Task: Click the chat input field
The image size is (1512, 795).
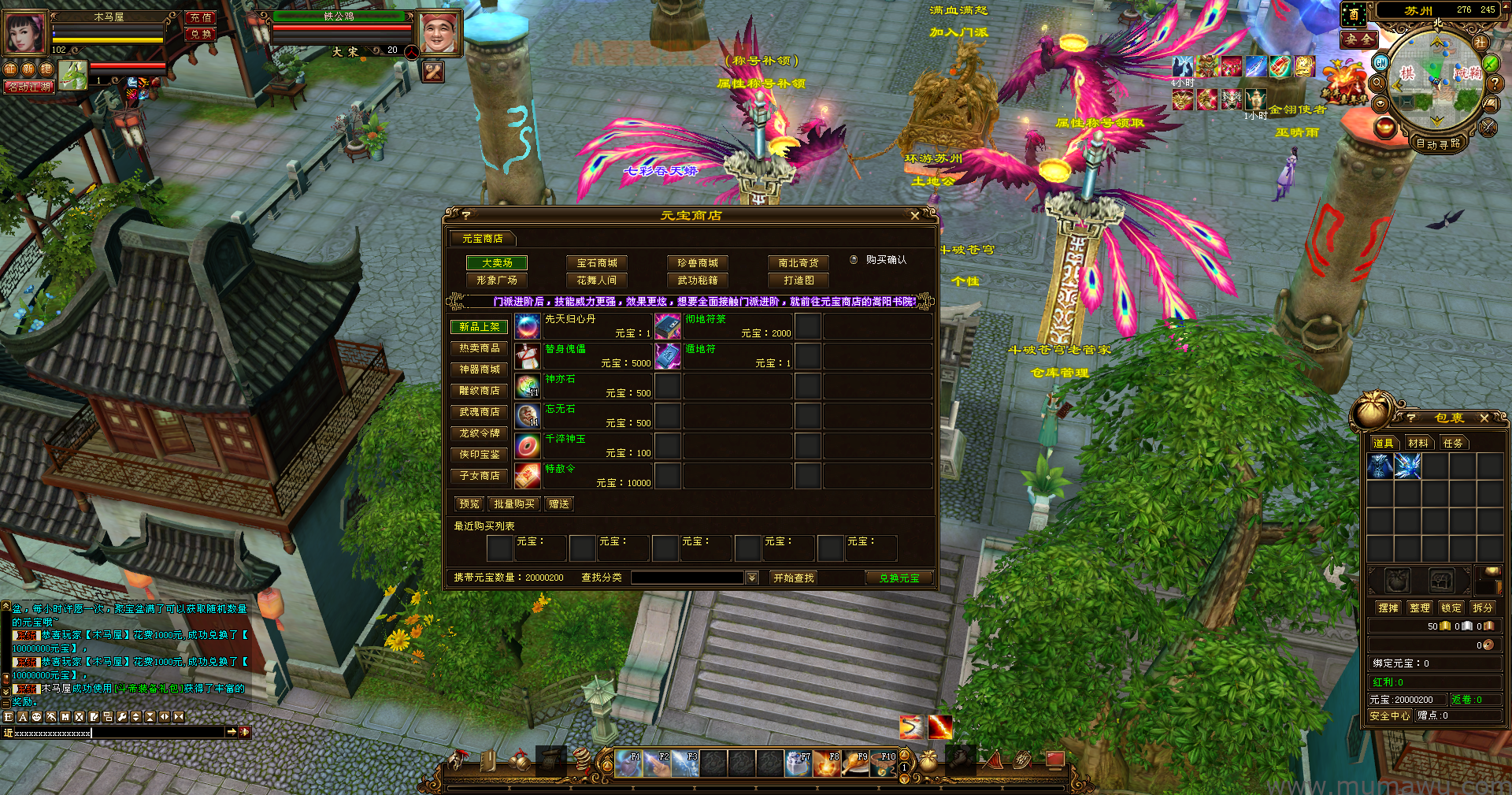Action: [x=118, y=733]
